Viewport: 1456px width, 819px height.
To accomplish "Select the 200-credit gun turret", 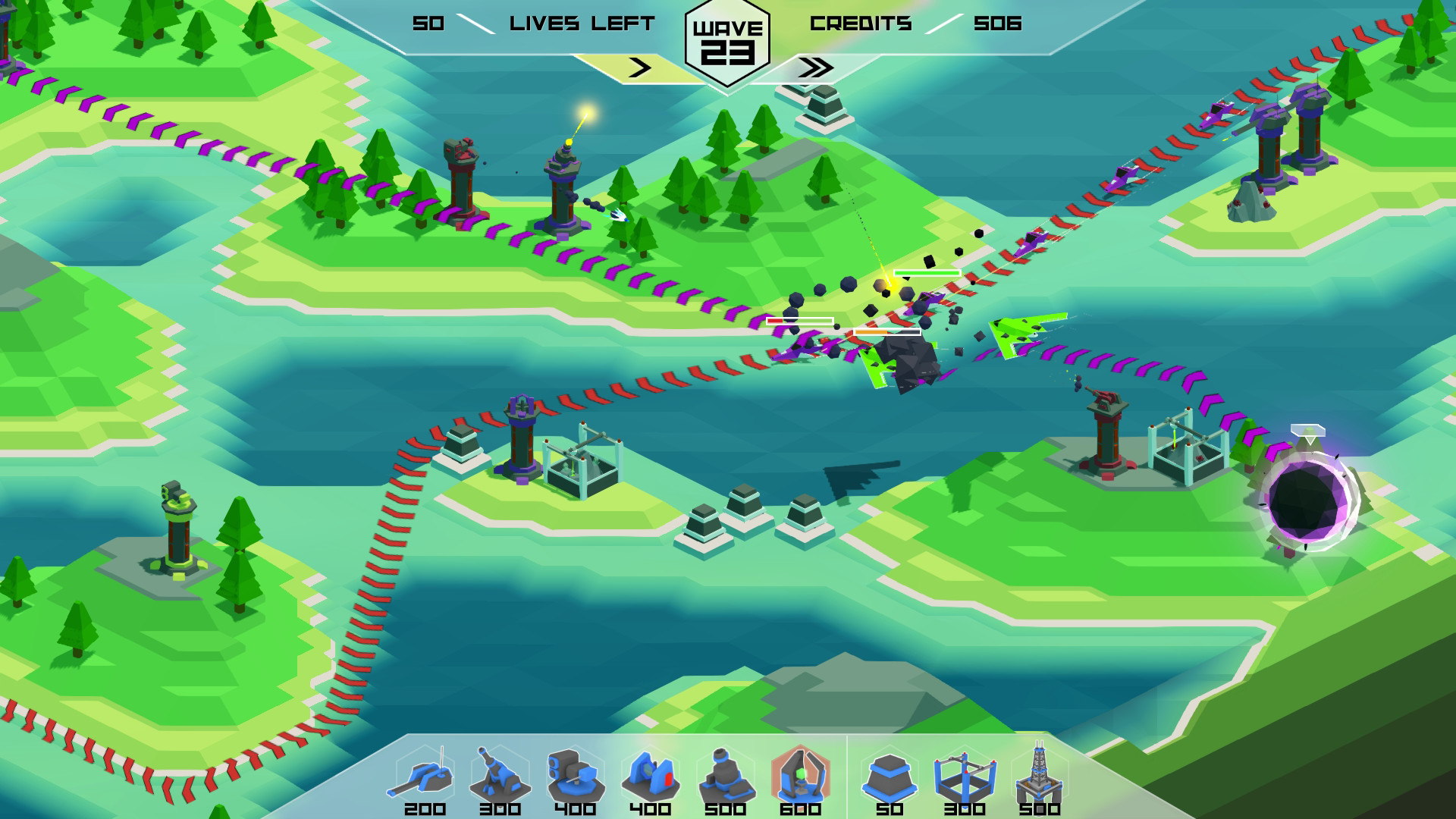I will 425,777.
